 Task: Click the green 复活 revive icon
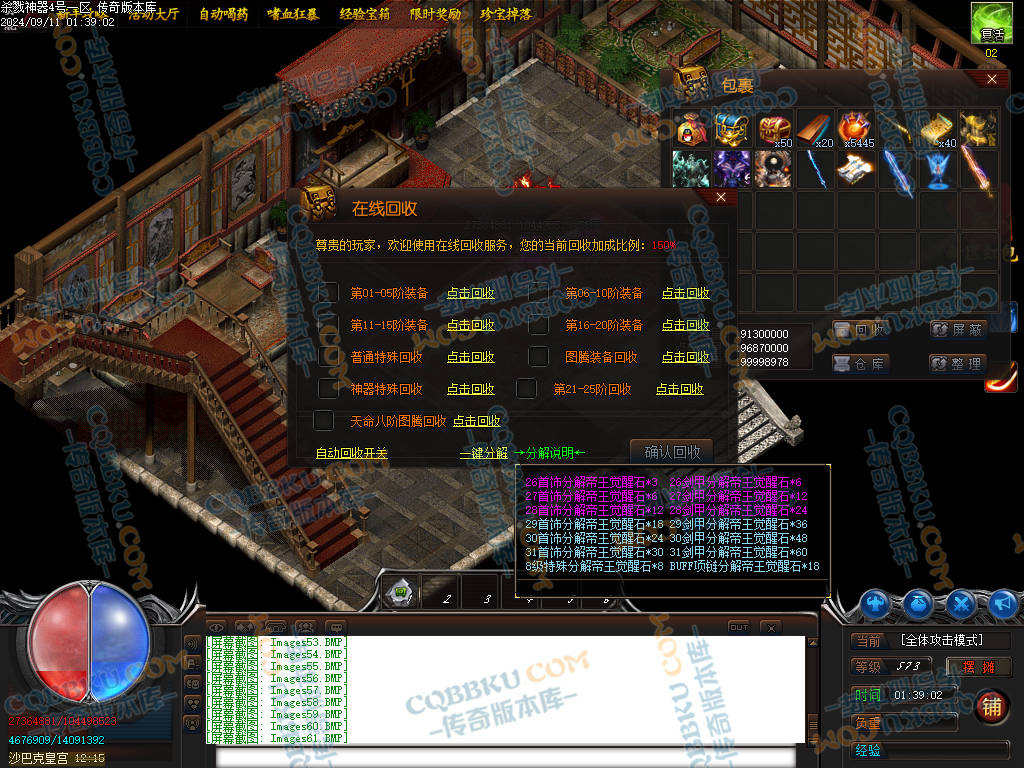point(989,22)
